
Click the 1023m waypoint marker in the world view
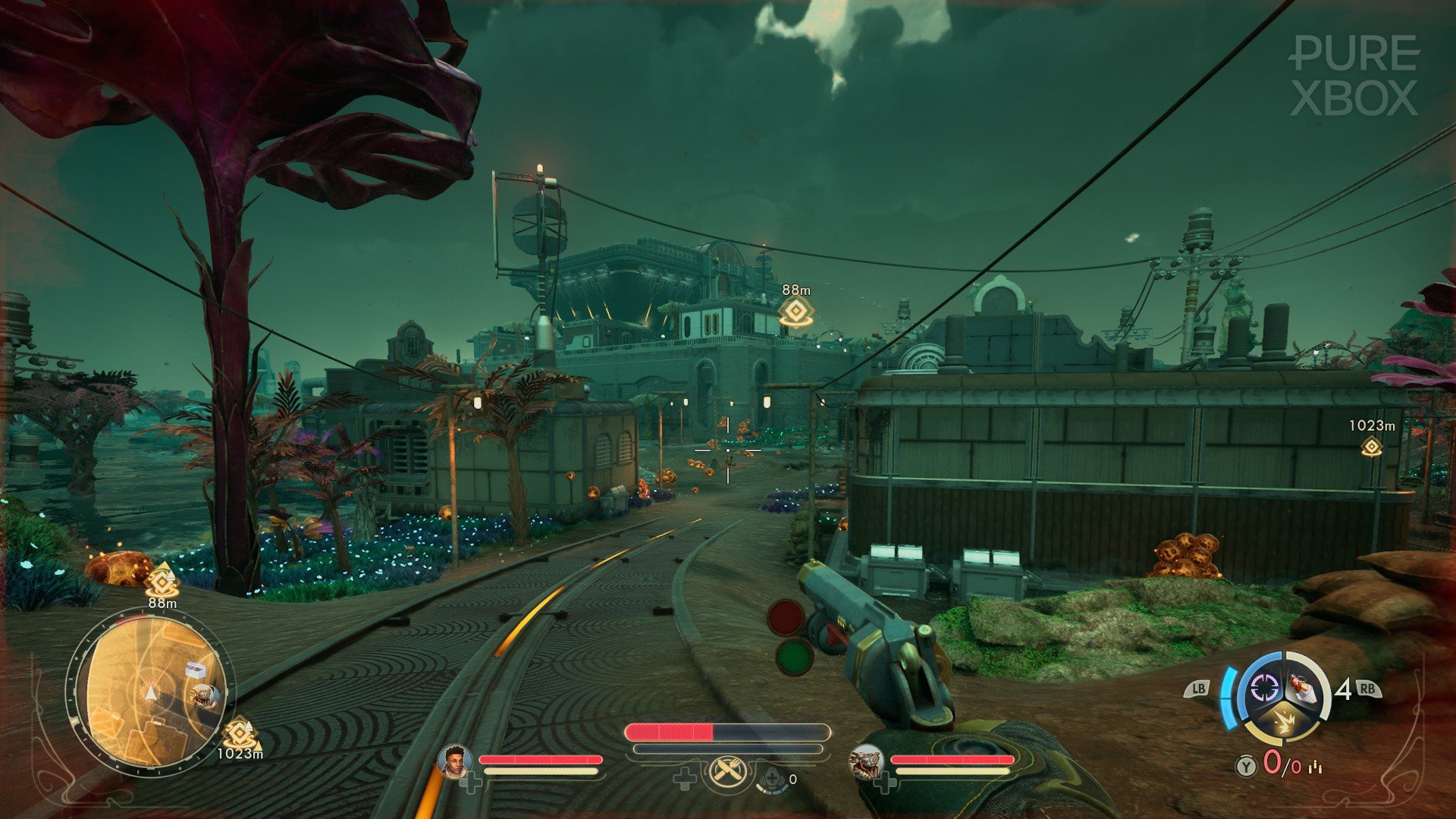(x=1371, y=447)
